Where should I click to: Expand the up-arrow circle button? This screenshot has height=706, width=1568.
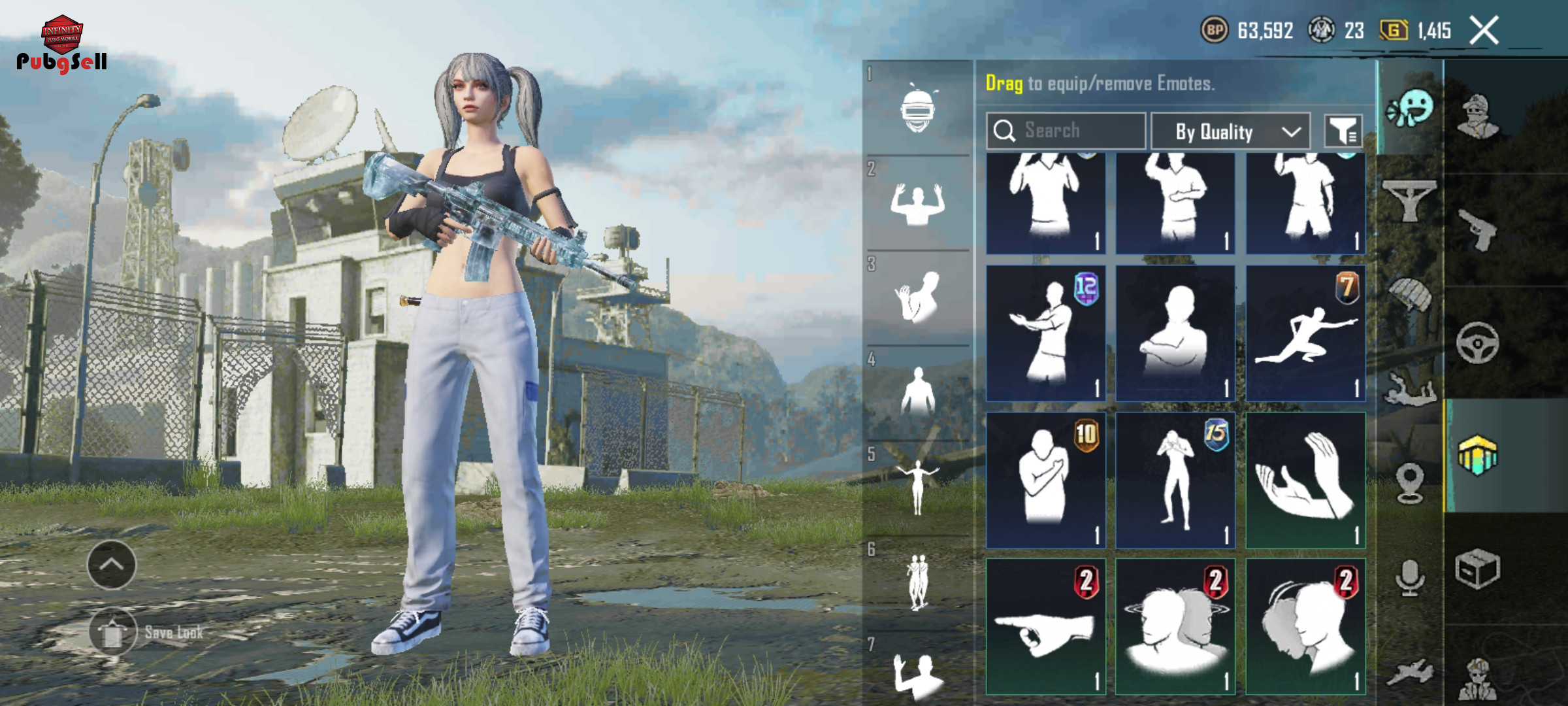pos(112,565)
